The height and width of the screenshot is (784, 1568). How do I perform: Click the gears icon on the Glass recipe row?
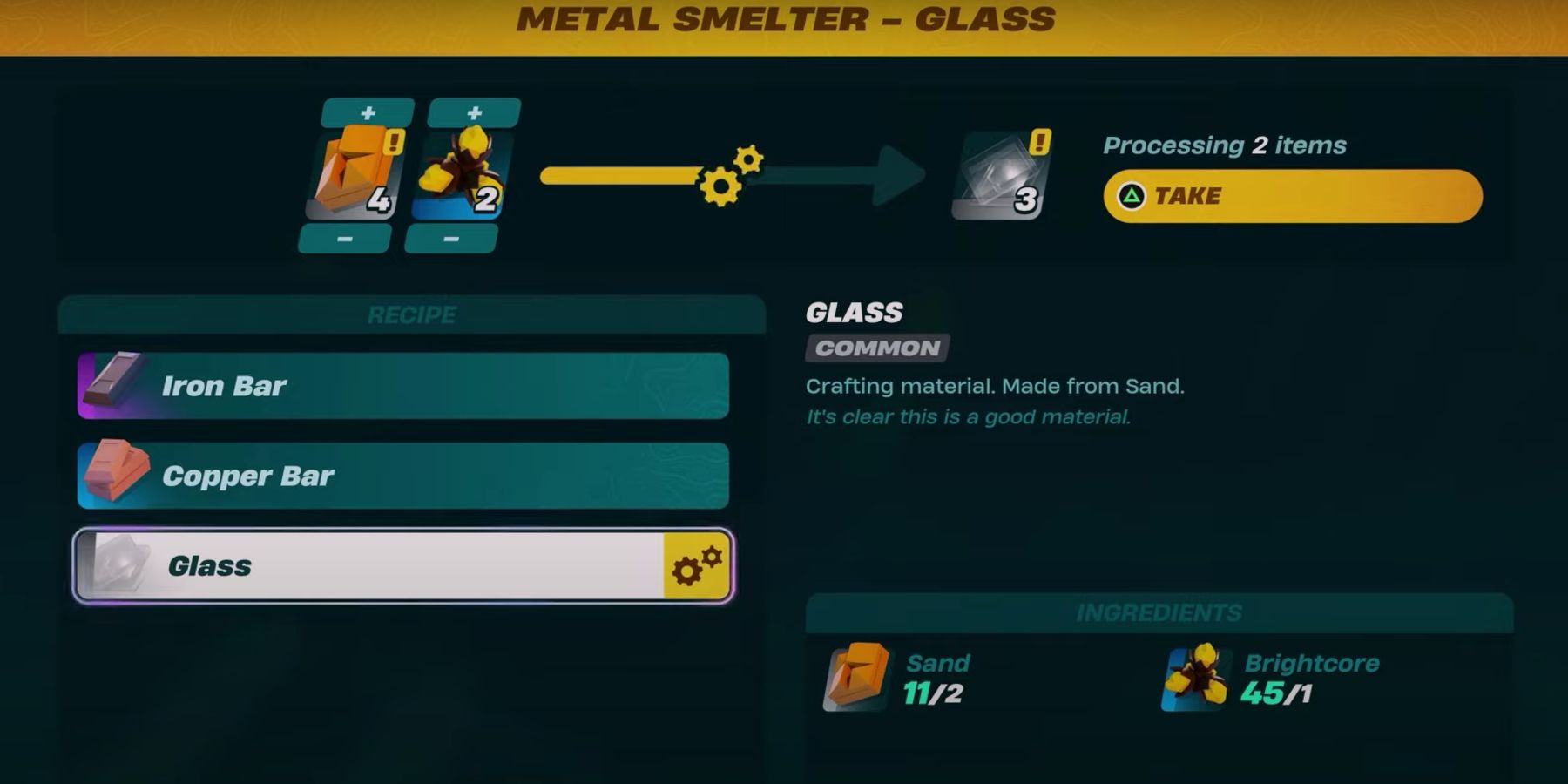coord(696,566)
